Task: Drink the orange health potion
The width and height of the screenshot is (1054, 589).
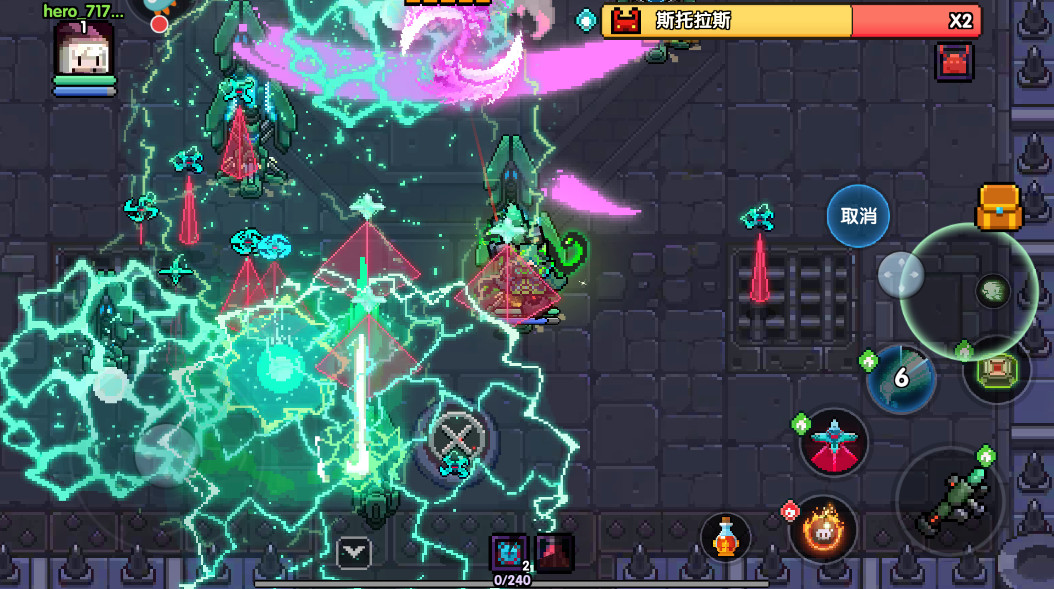Action: tap(726, 537)
